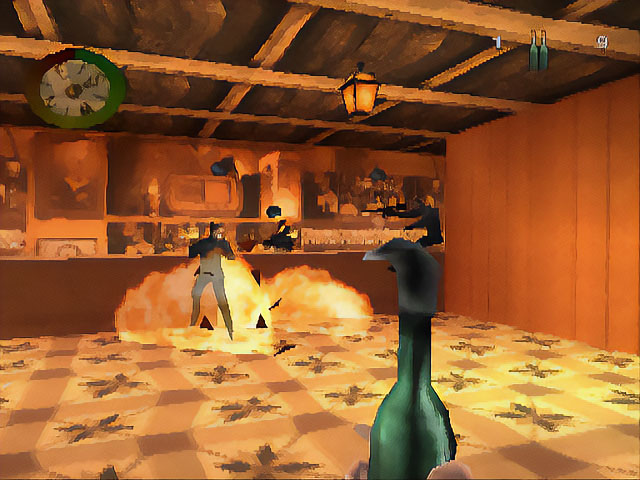
Task: Select the green Molotov bottles weapon icon
Action: [538, 50]
